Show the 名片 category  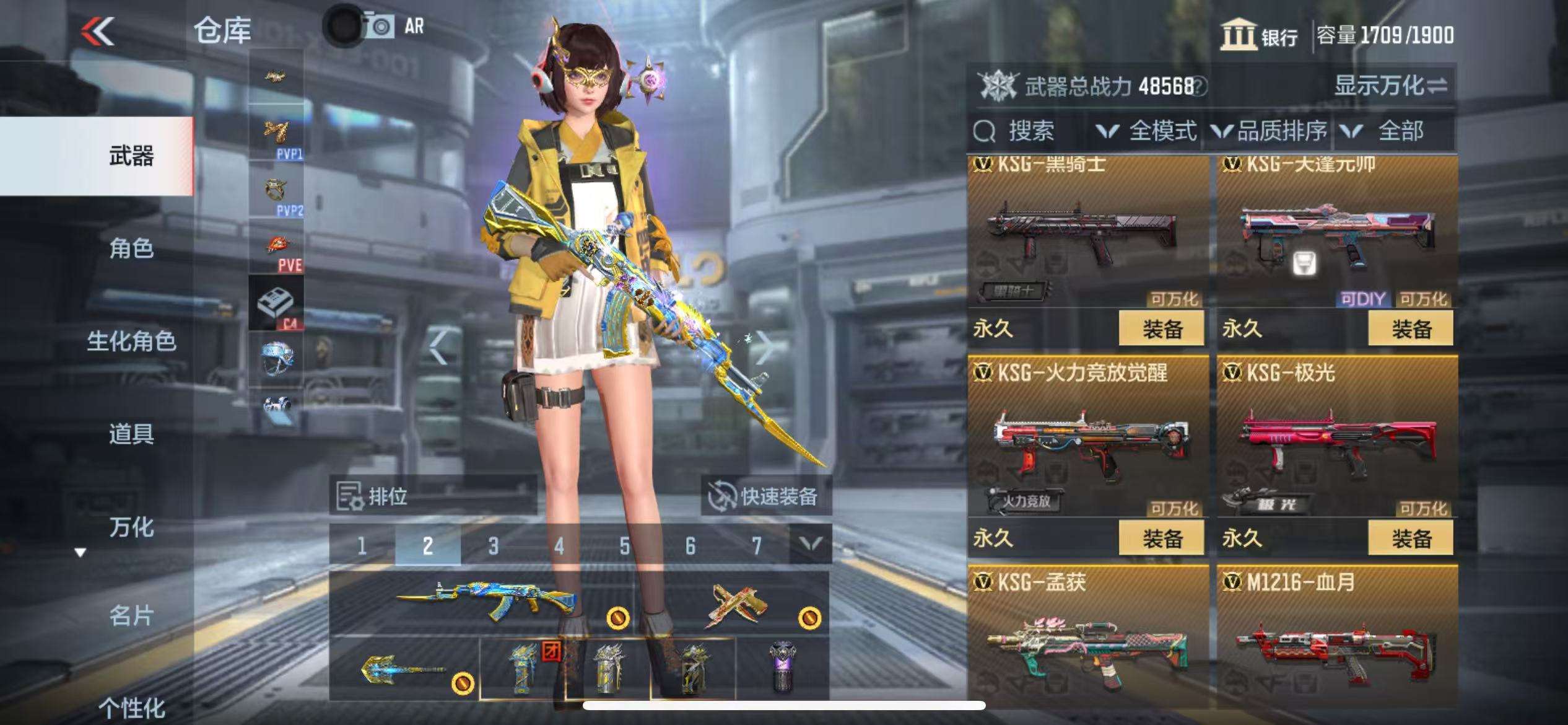pos(131,616)
